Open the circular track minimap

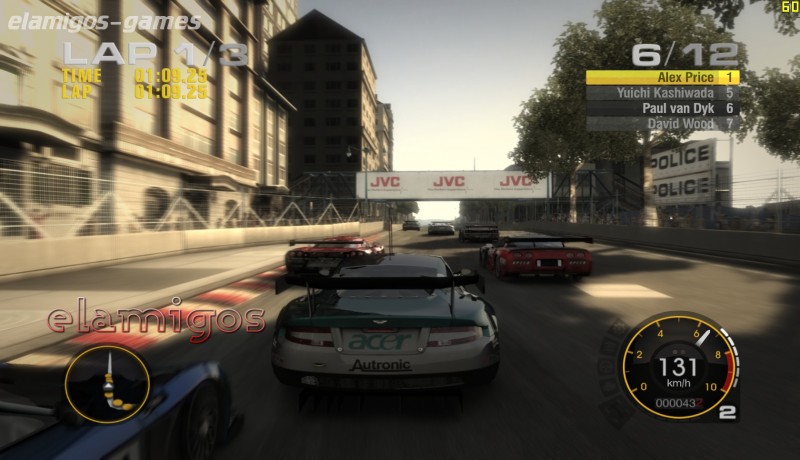point(107,383)
